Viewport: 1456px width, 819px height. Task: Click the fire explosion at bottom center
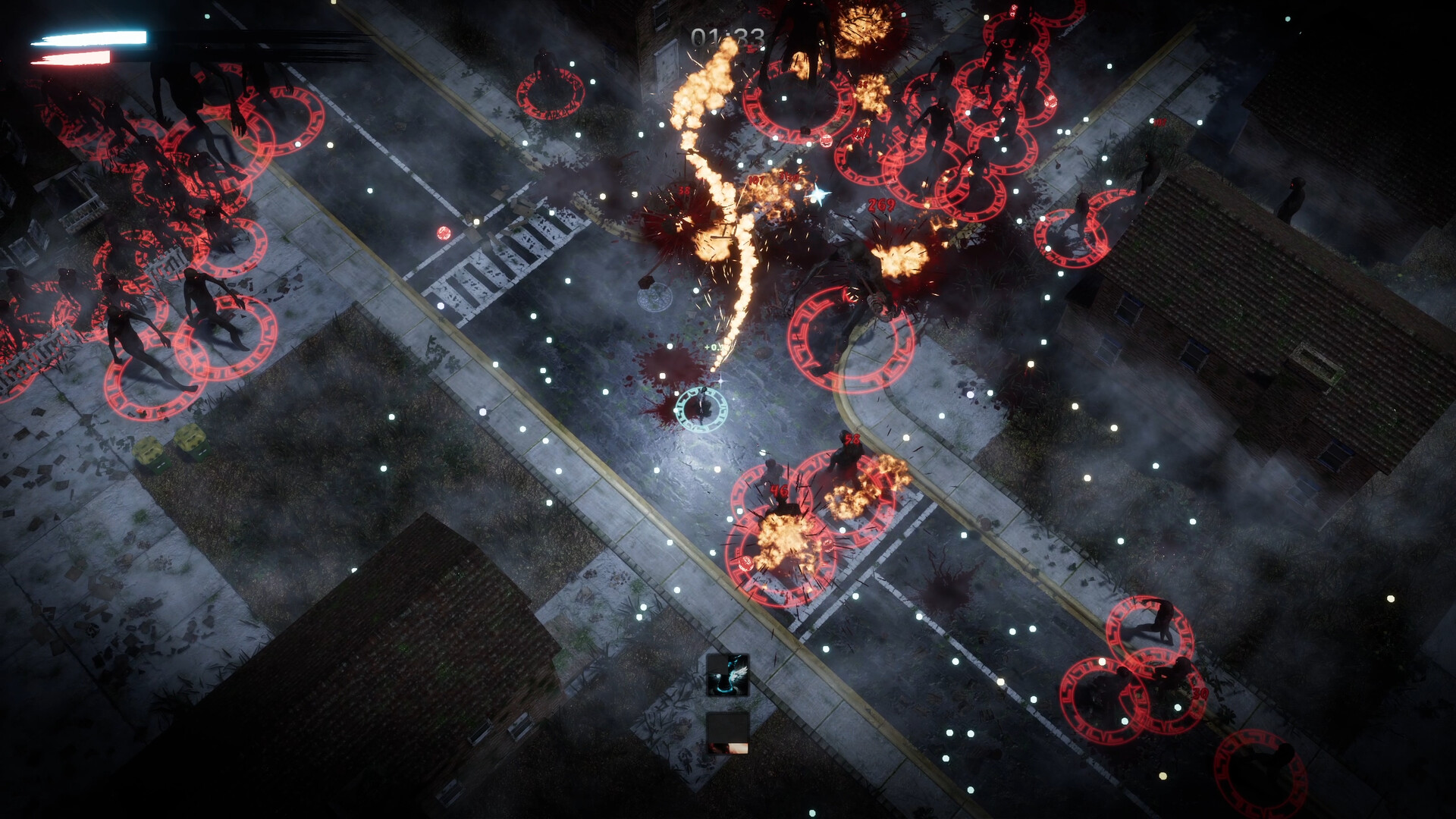click(781, 538)
